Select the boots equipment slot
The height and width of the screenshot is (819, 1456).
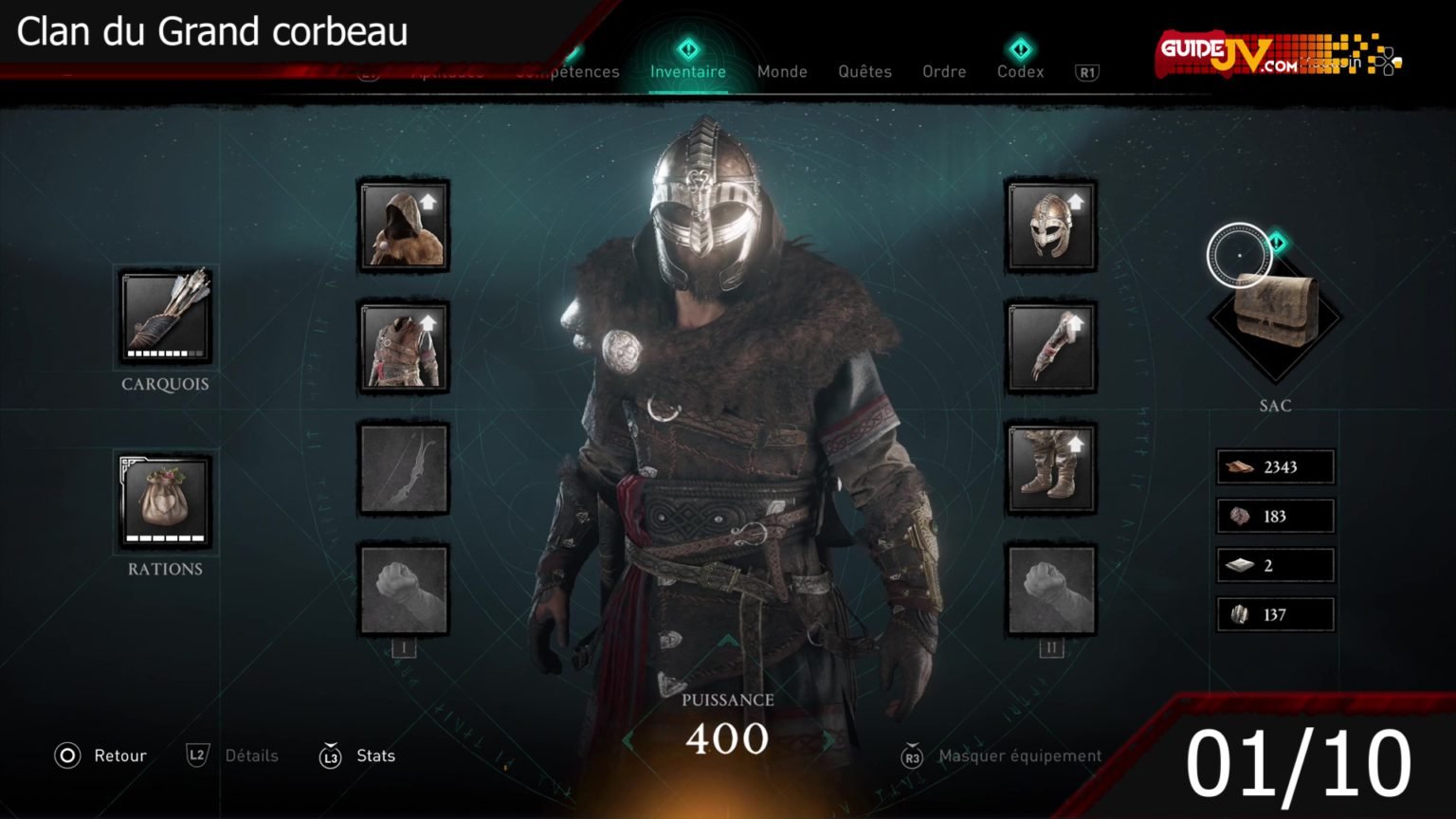click(1050, 469)
